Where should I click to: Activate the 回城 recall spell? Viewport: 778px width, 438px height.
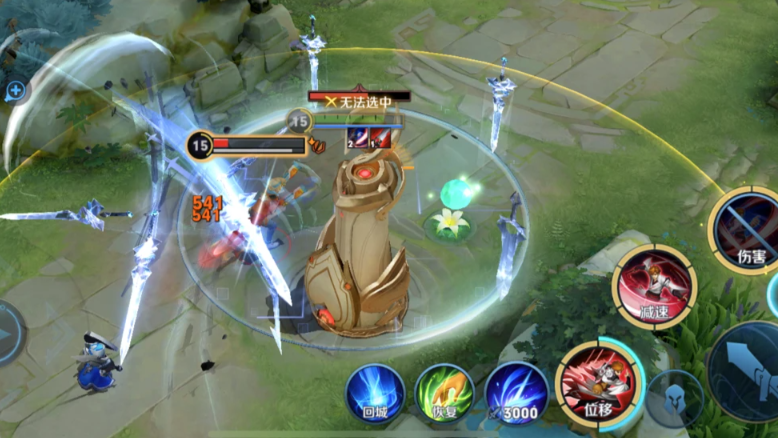376,392
